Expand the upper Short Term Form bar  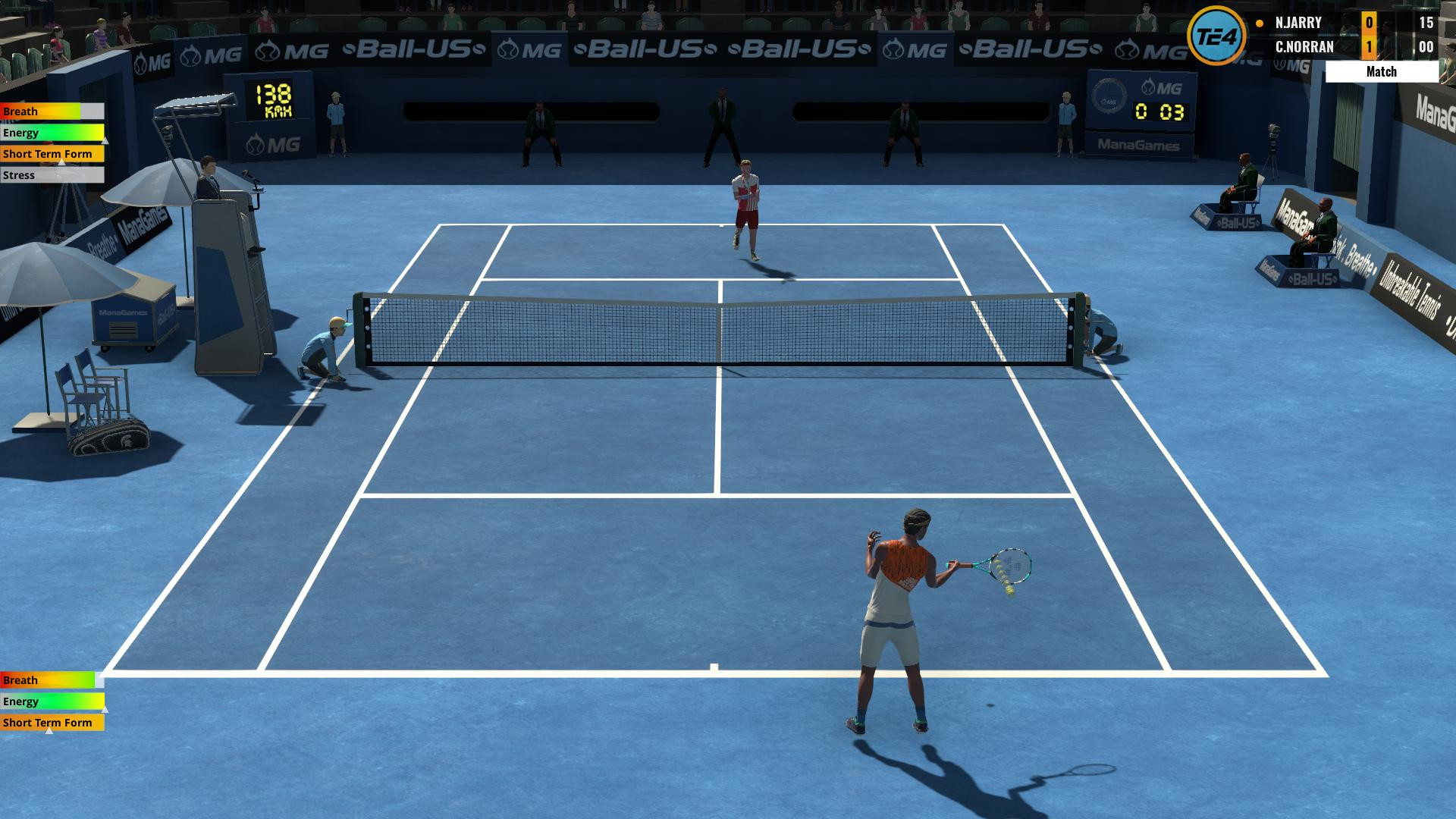click(51, 153)
